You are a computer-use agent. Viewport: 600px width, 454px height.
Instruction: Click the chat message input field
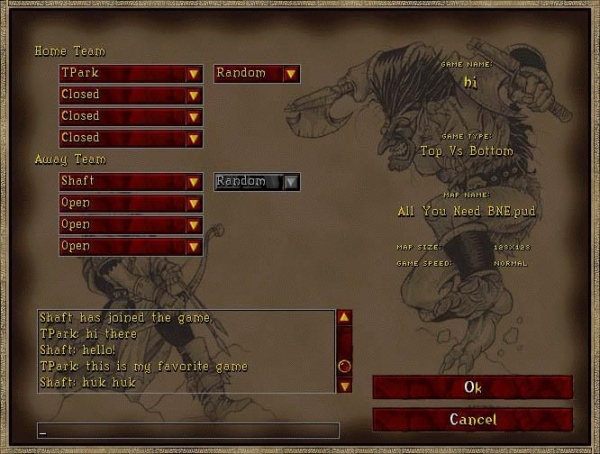[187, 431]
